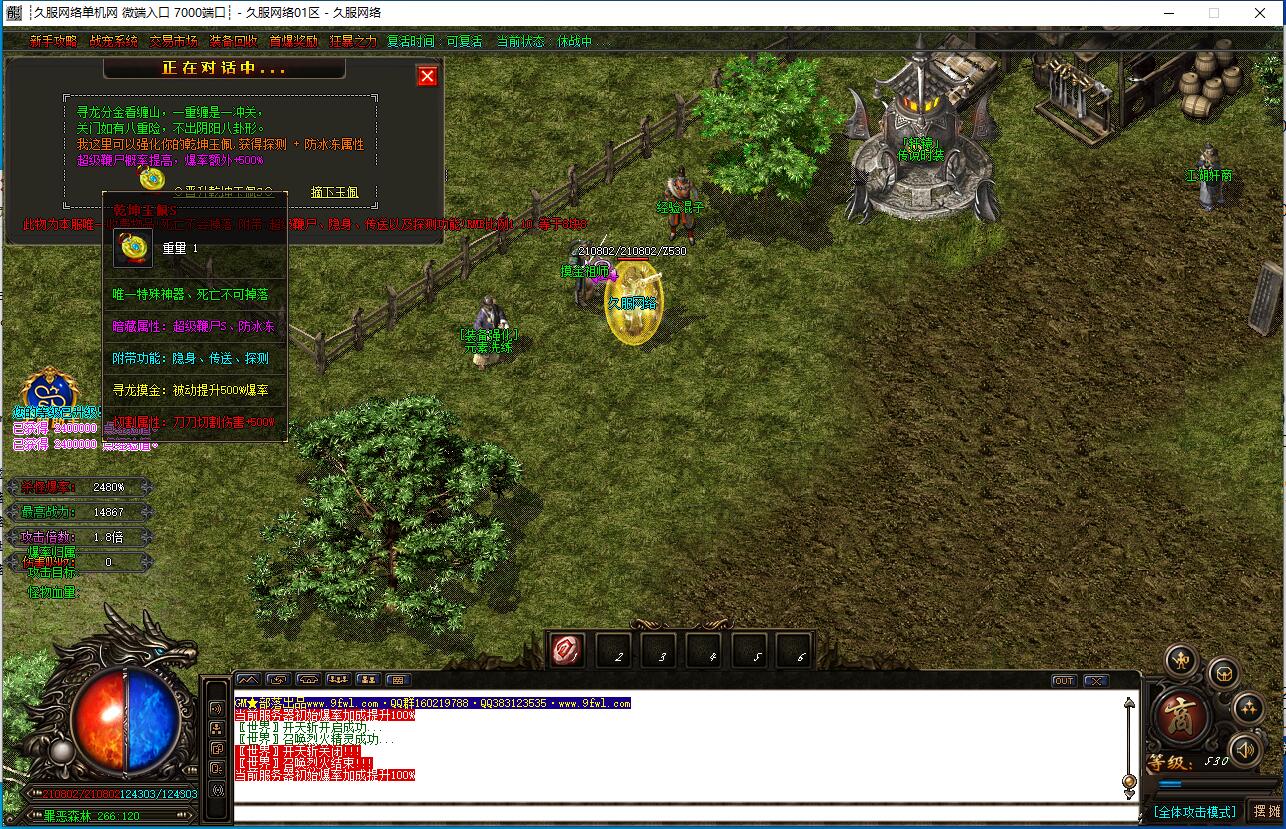1286x829 pixels.
Task: Choose the 摘下玉佩 dialogue option
Action: [334, 192]
